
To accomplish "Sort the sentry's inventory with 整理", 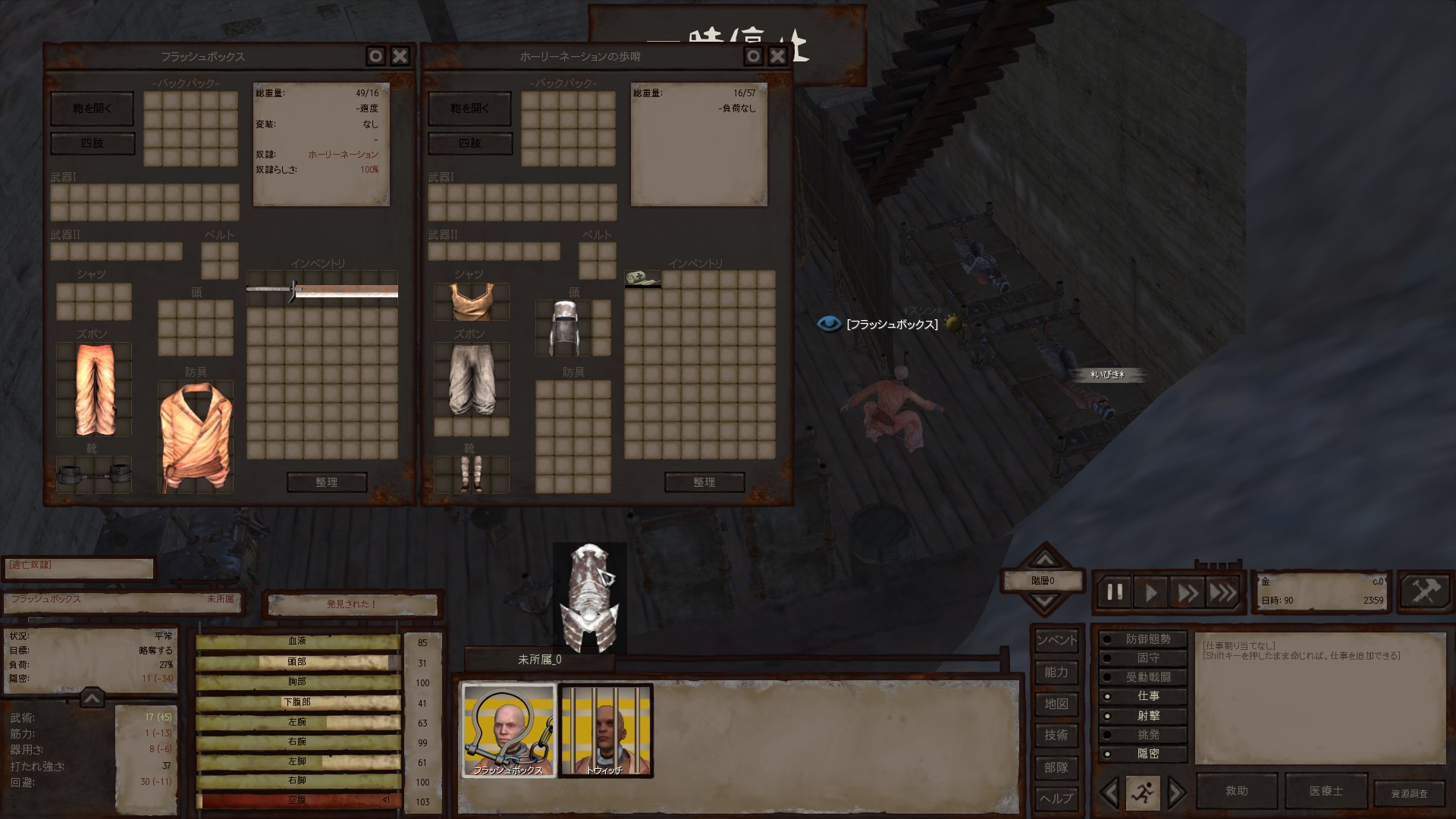I will (x=704, y=482).
